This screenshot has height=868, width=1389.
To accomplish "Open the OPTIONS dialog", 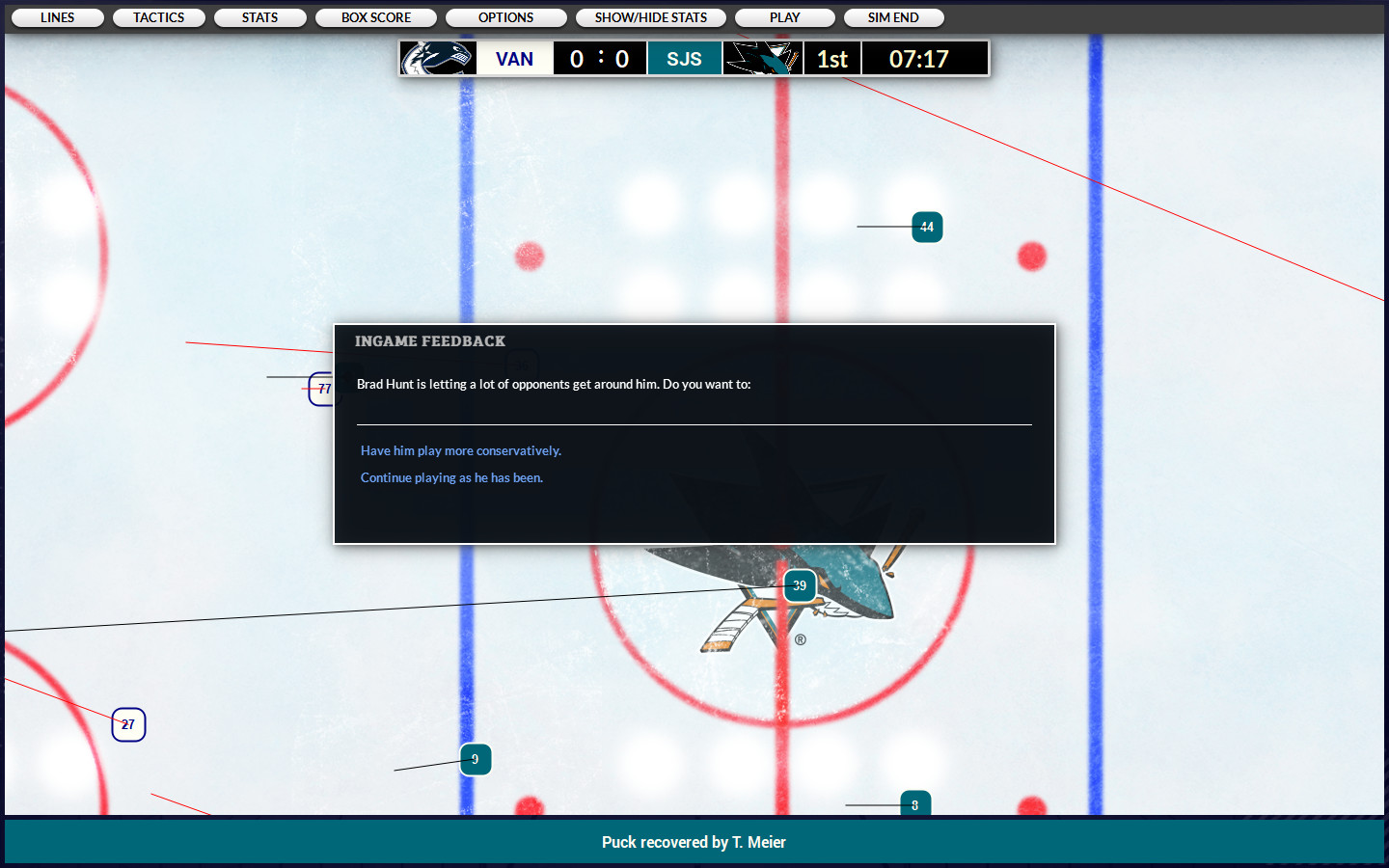I will point(505,16).
